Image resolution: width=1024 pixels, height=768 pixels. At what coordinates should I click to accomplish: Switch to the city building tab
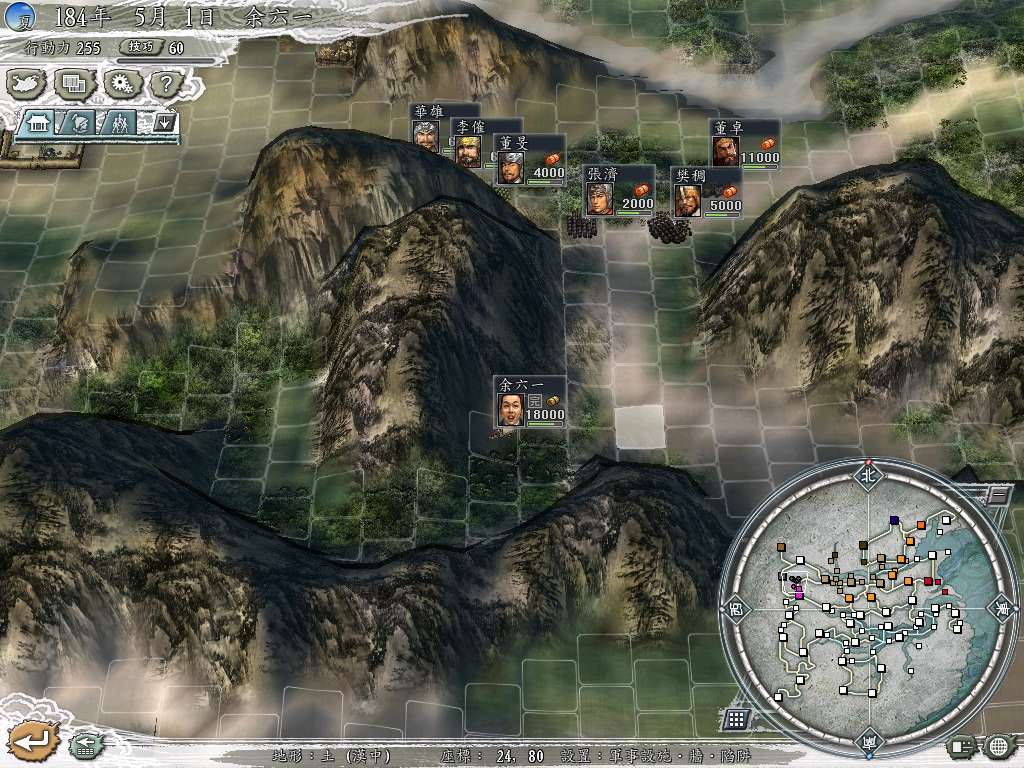coord(39,123)
